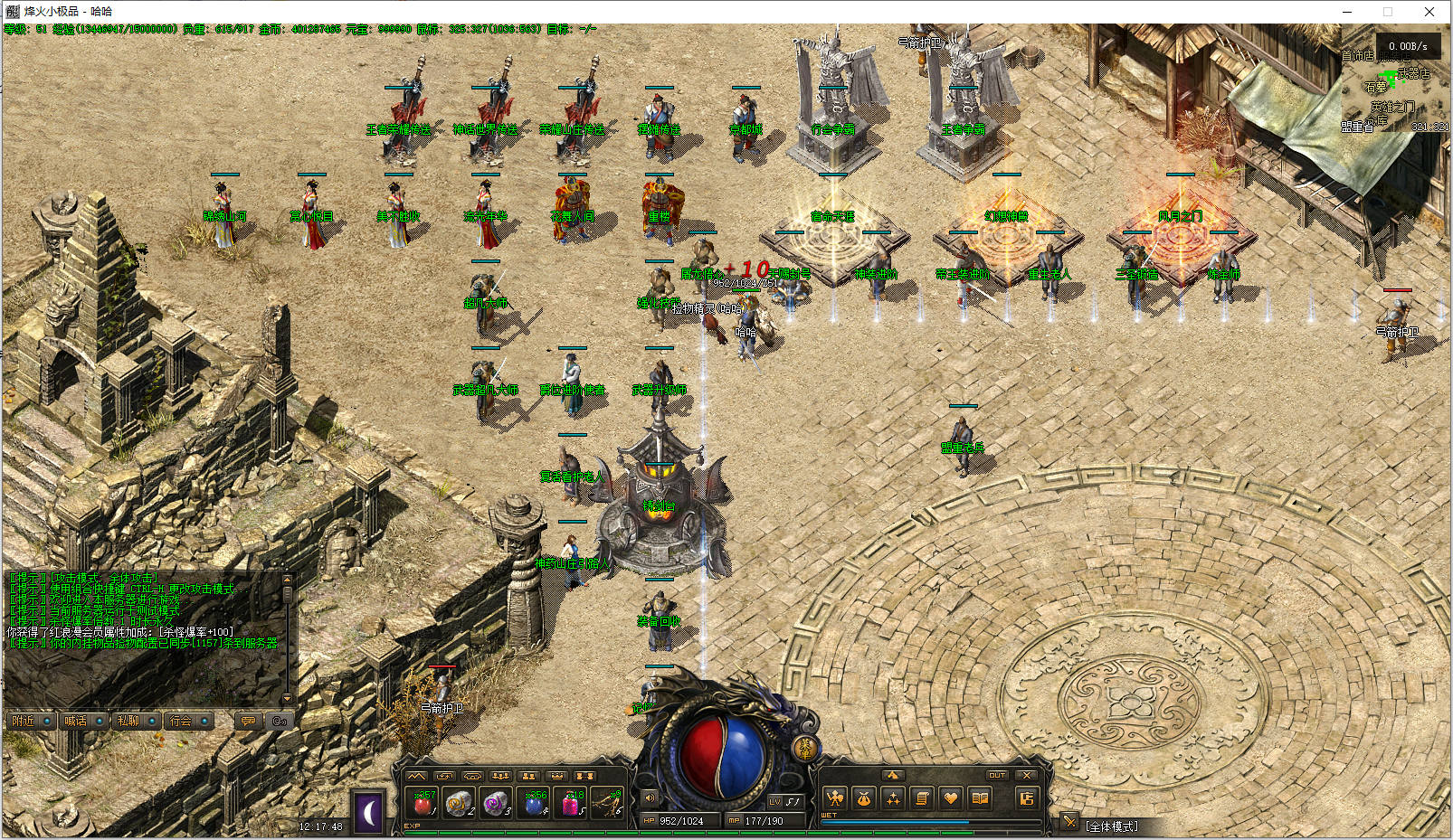Click the OUT logout button
Image resolution: width=1453 pixels, height=840 pixels.
[997, 775]
